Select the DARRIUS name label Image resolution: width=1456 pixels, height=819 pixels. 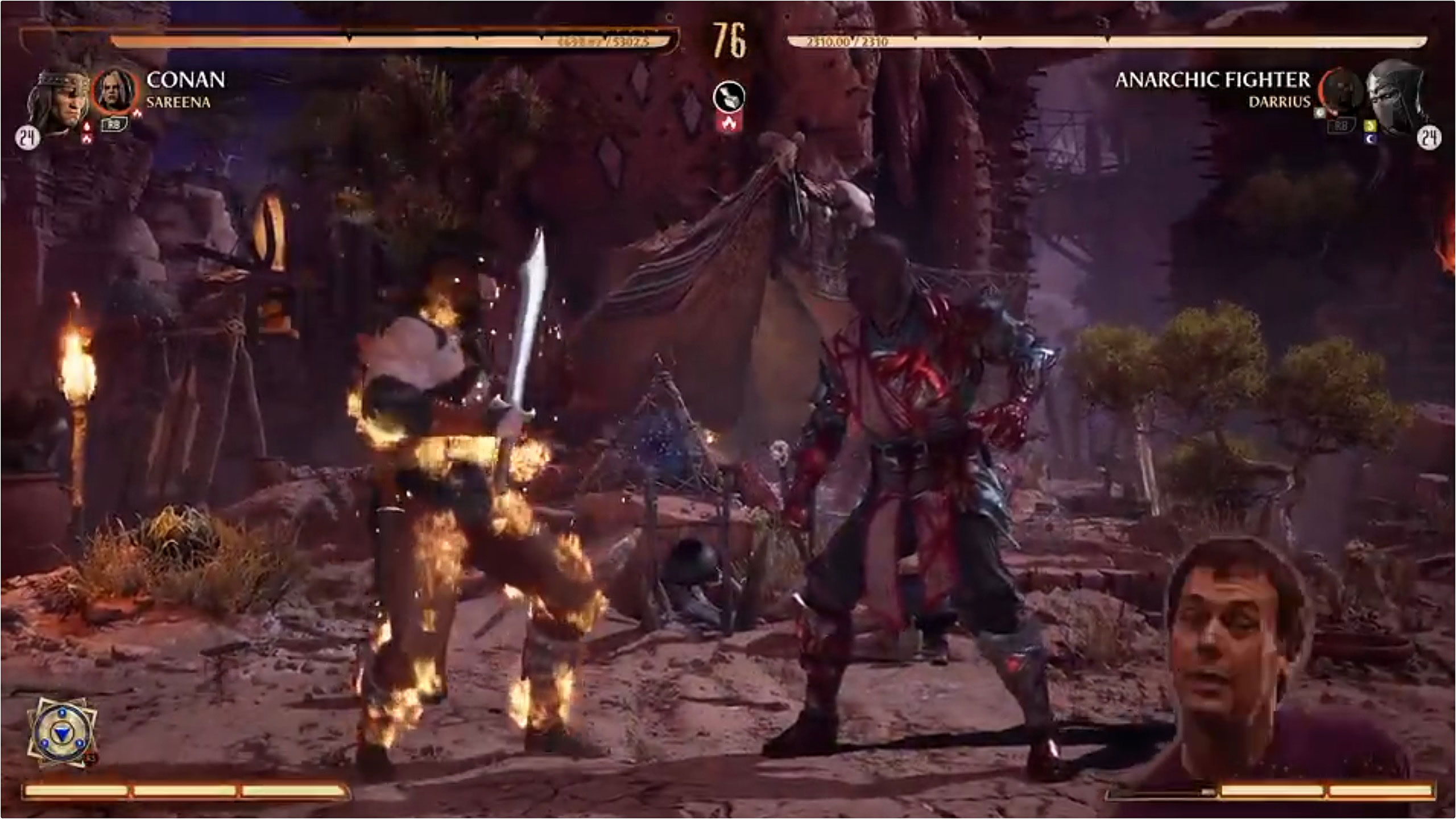pos(1281,103)
